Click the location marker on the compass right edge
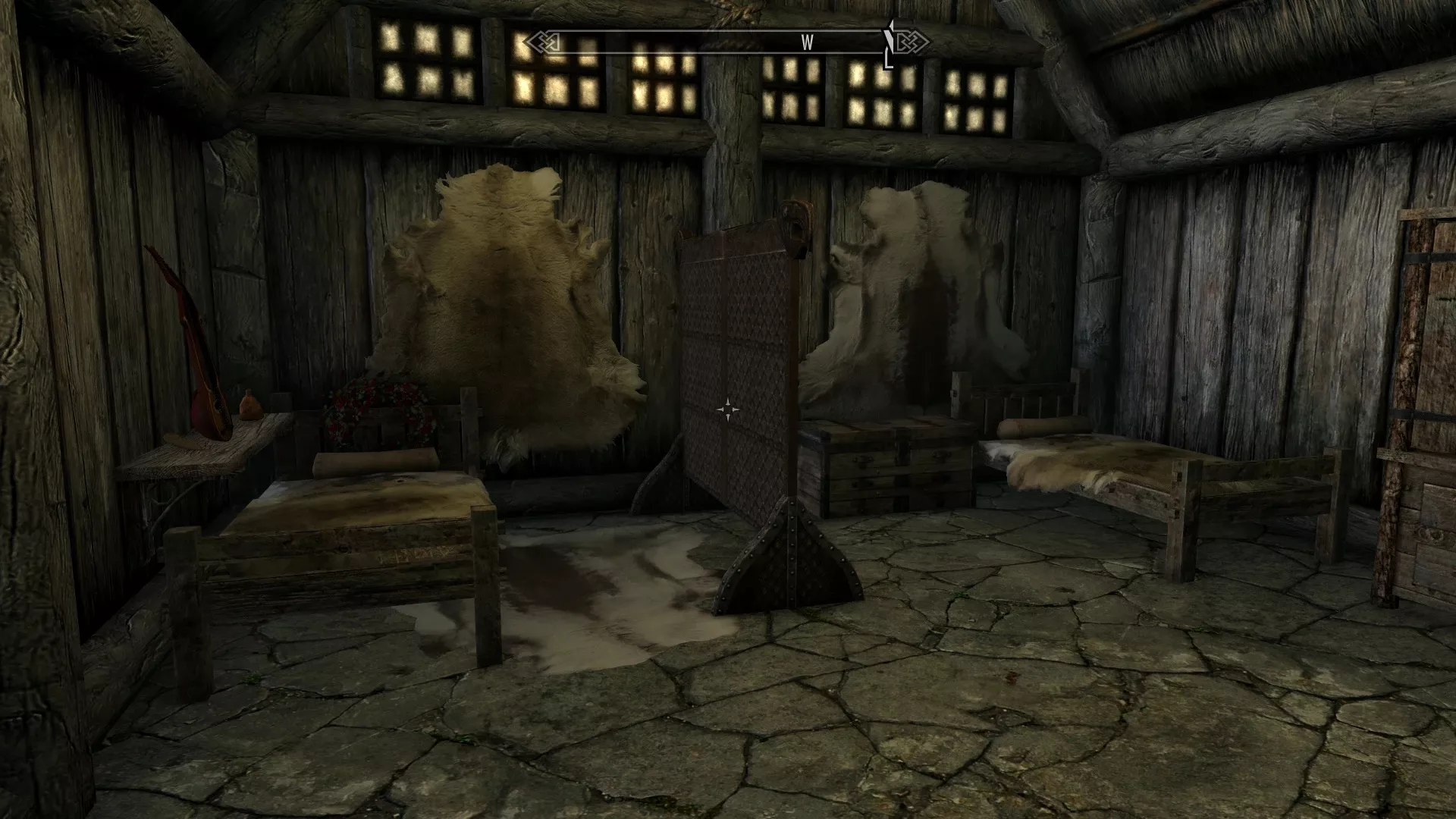1456x819 pixels. (x=889, y=42)
